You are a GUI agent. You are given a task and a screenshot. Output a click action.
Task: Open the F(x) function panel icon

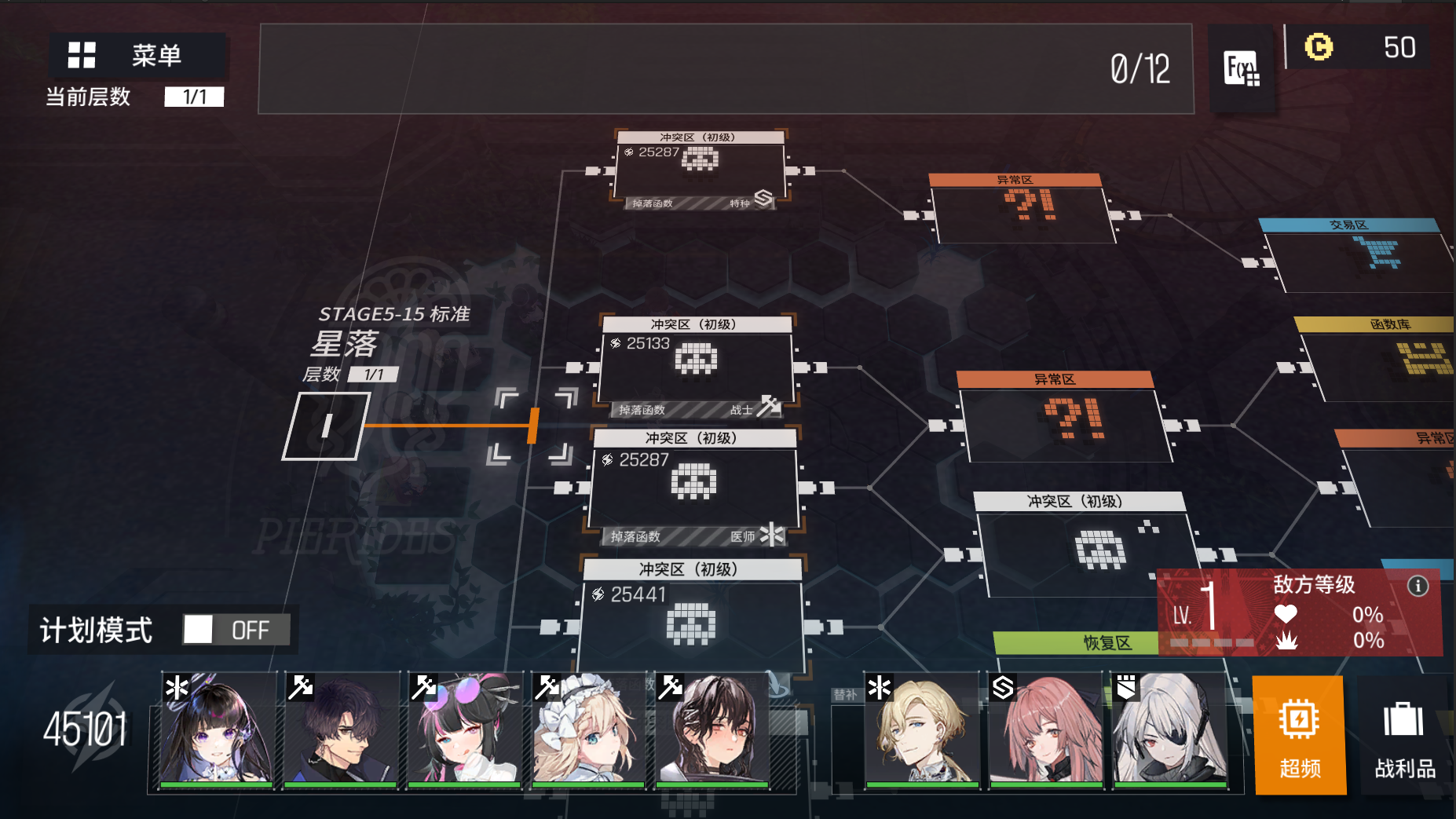tap(1242, 68)
